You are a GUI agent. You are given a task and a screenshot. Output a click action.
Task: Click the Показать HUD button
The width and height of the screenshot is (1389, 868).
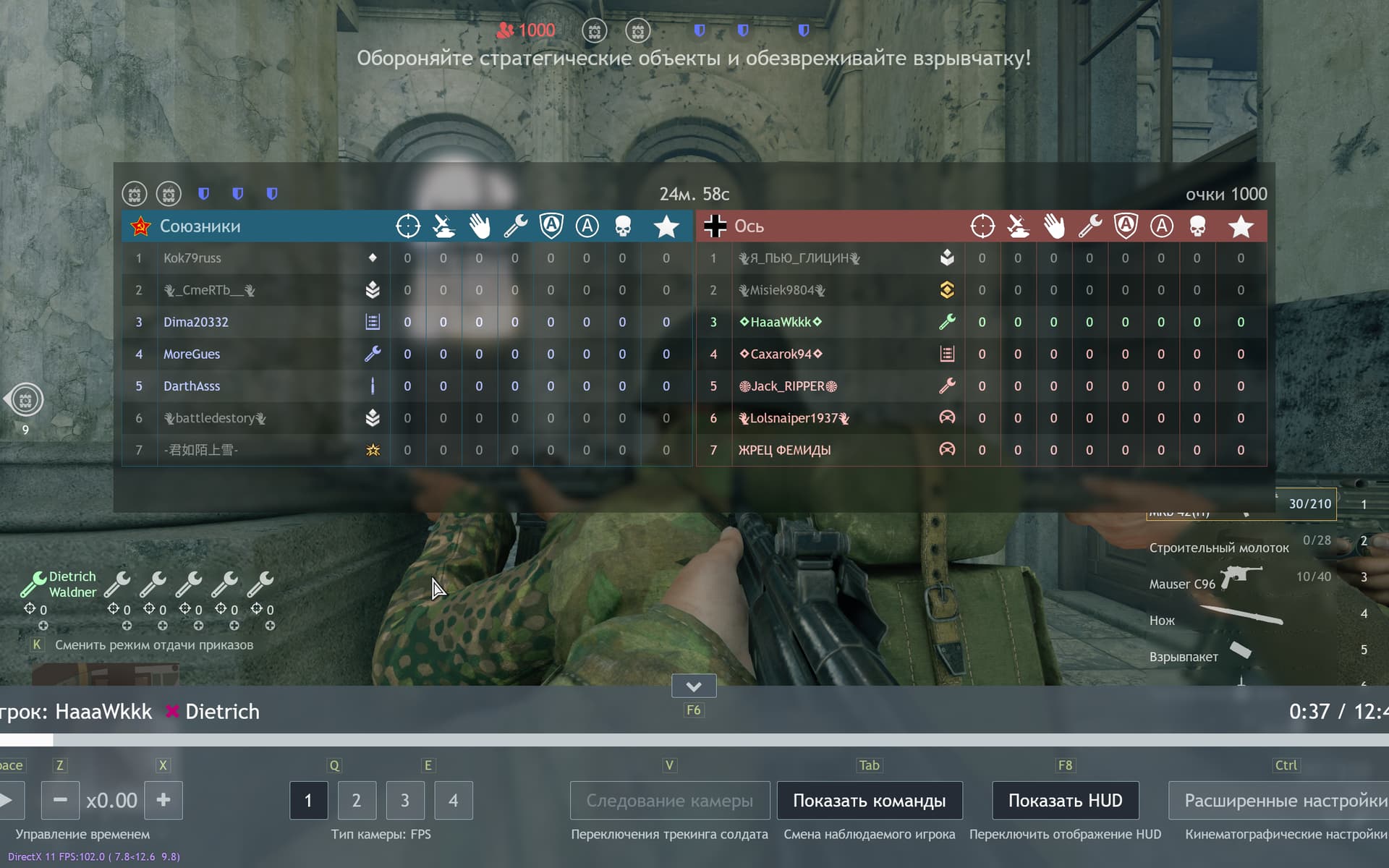(1064, 800)
